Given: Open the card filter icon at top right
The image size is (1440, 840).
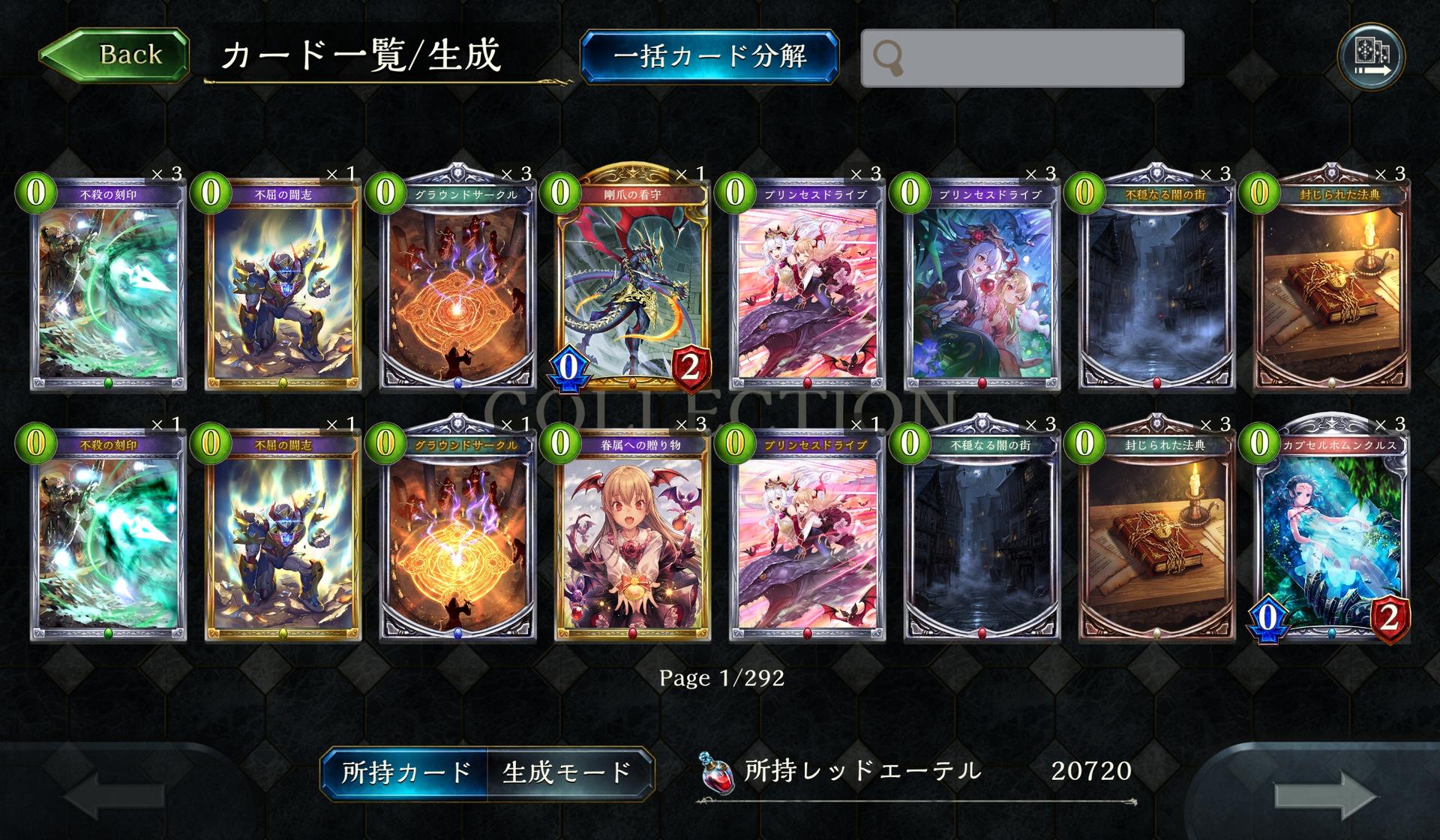Looking at the screenshot, I should pyautogui.click(x=1370, y=57).
